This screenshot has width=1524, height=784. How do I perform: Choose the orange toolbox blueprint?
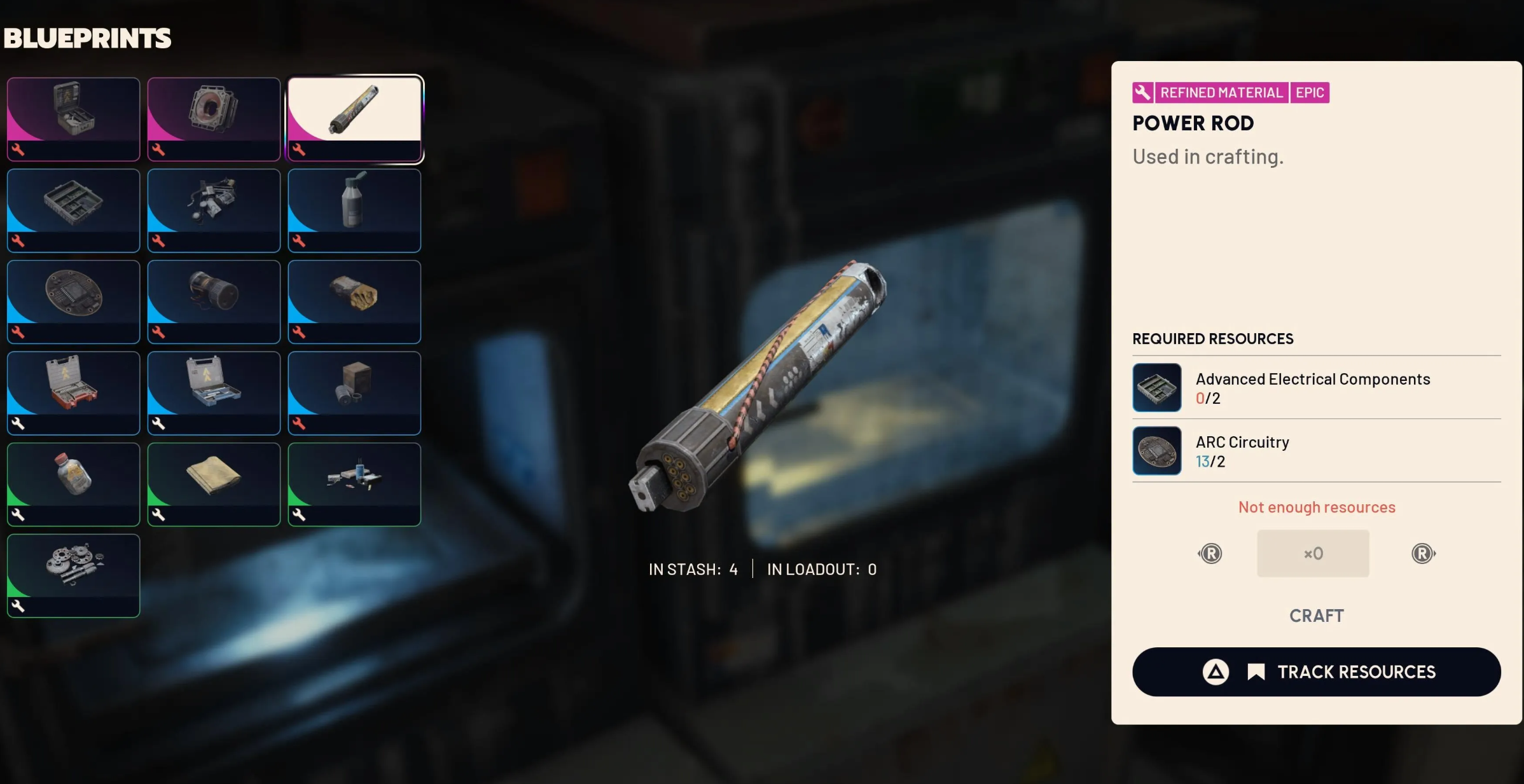pos(73,392)
